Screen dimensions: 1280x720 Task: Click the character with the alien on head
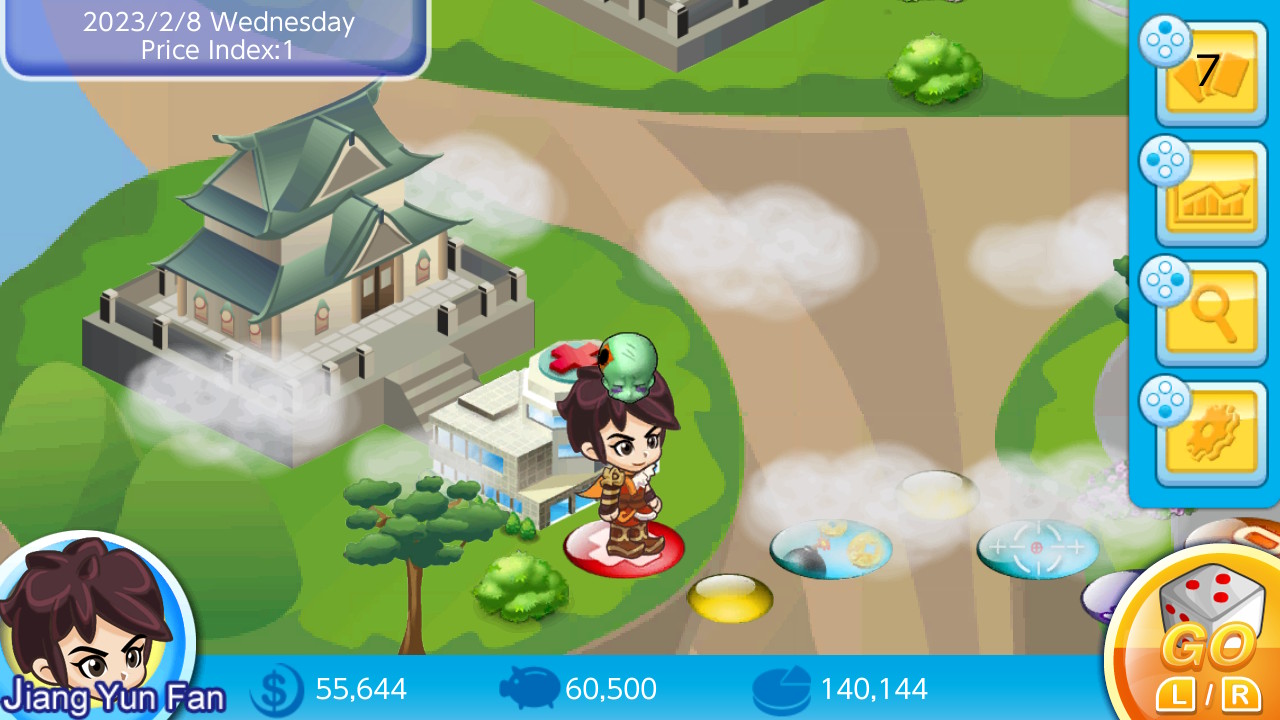625,470
